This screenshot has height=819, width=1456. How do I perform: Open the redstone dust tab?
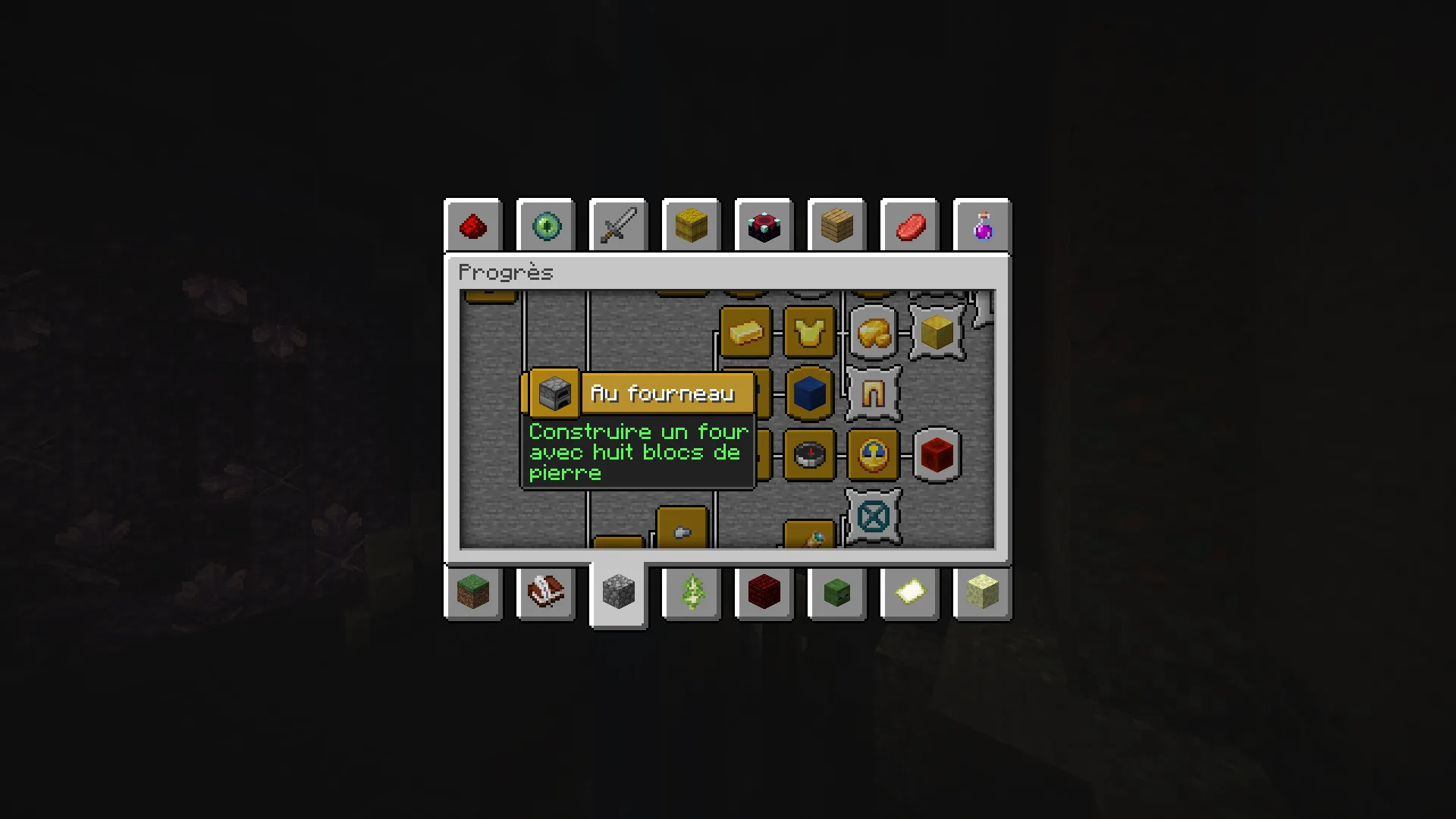(473, 226)
